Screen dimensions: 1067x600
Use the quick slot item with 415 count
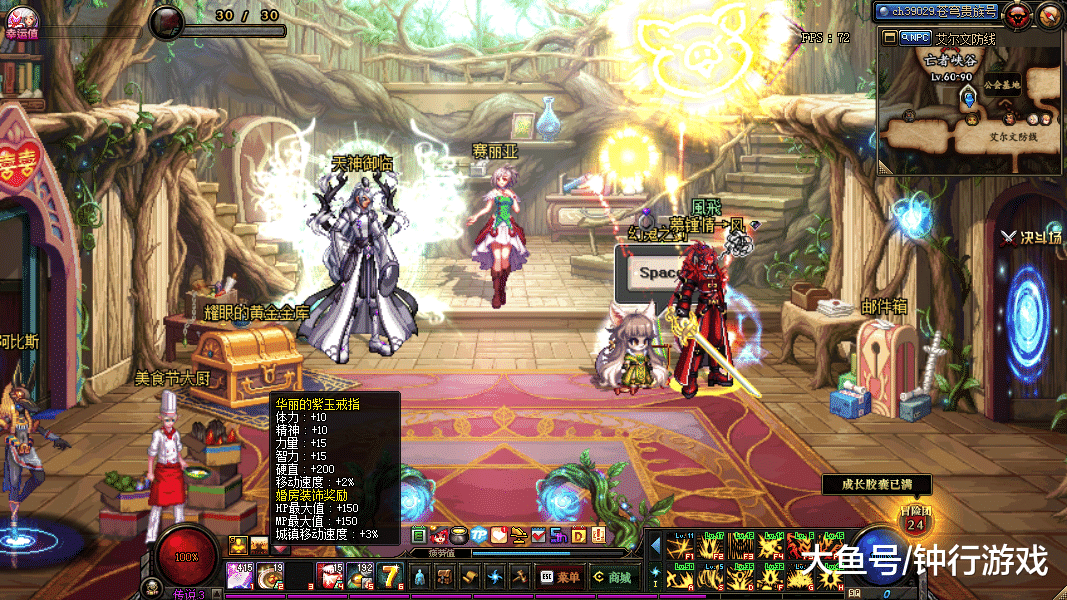click(x=241, y=577)
